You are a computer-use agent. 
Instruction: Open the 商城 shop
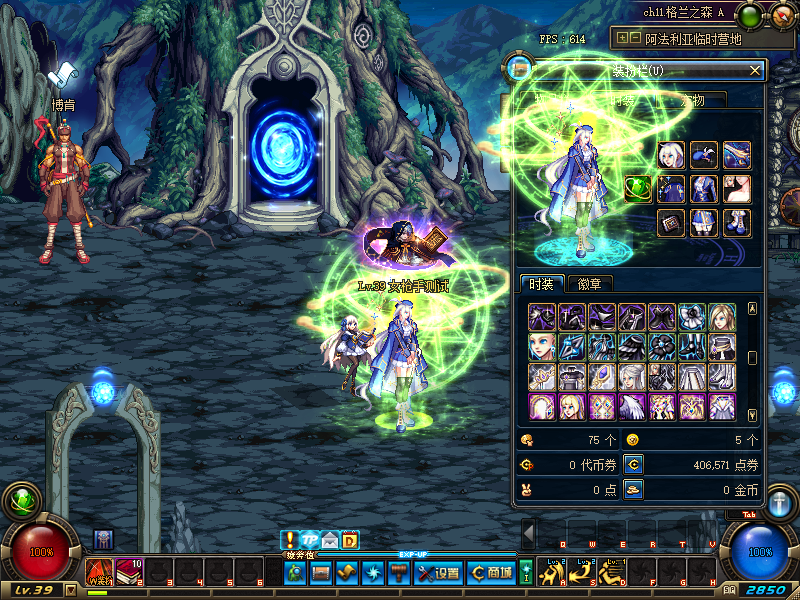[x=491, y=572]
